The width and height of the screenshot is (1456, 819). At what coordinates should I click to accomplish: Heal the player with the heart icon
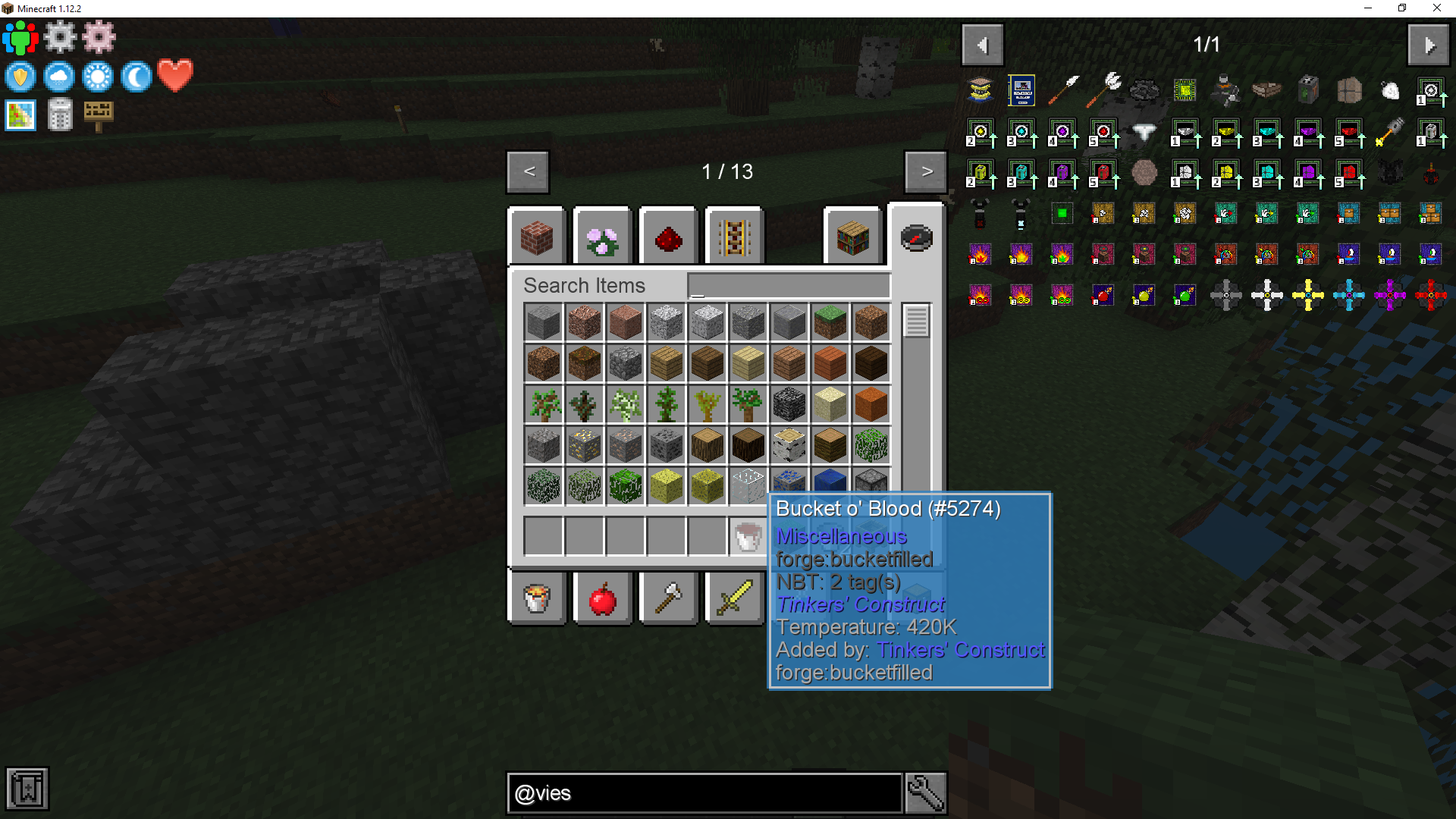174,77
